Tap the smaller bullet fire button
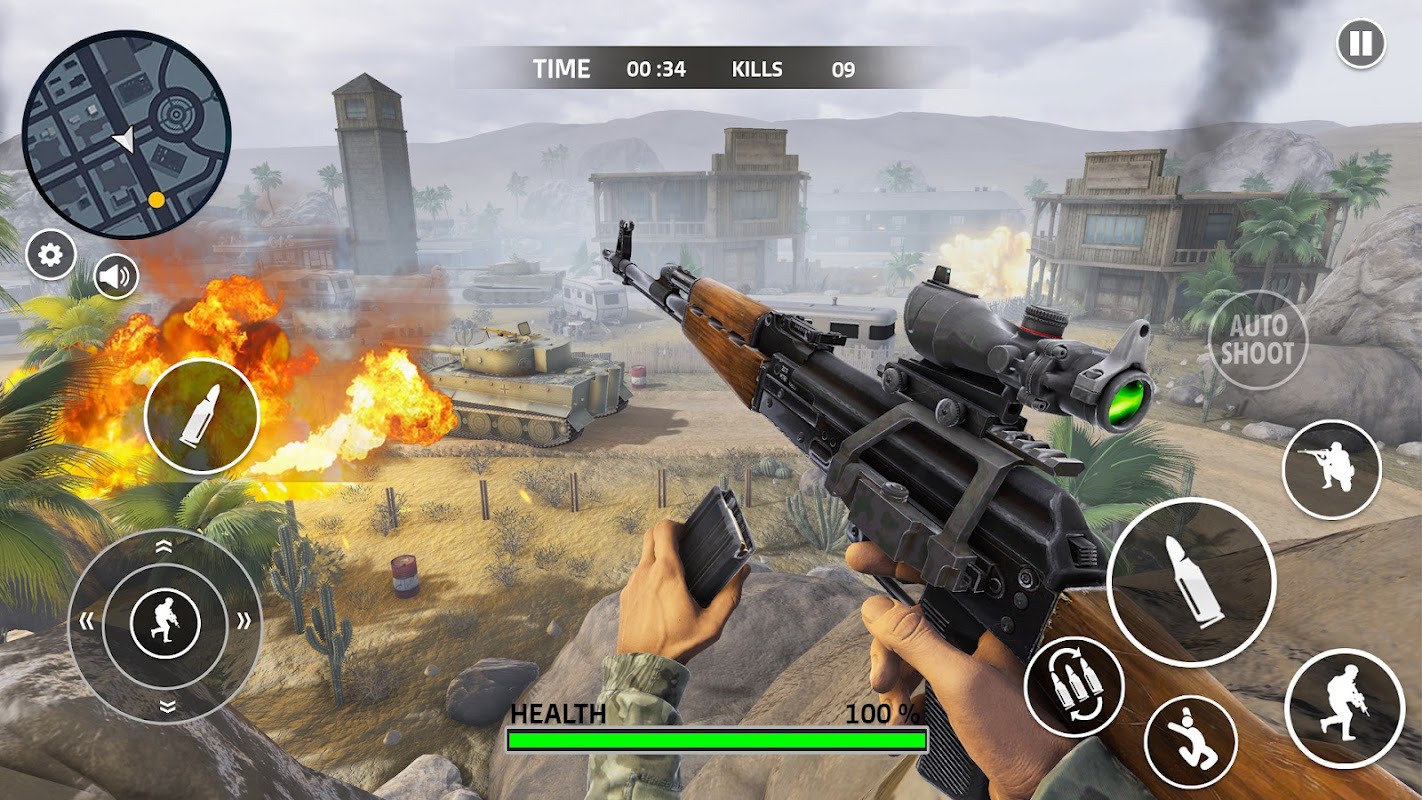The width and height of the screenshot is (1422, 800). tap(202, 415)
